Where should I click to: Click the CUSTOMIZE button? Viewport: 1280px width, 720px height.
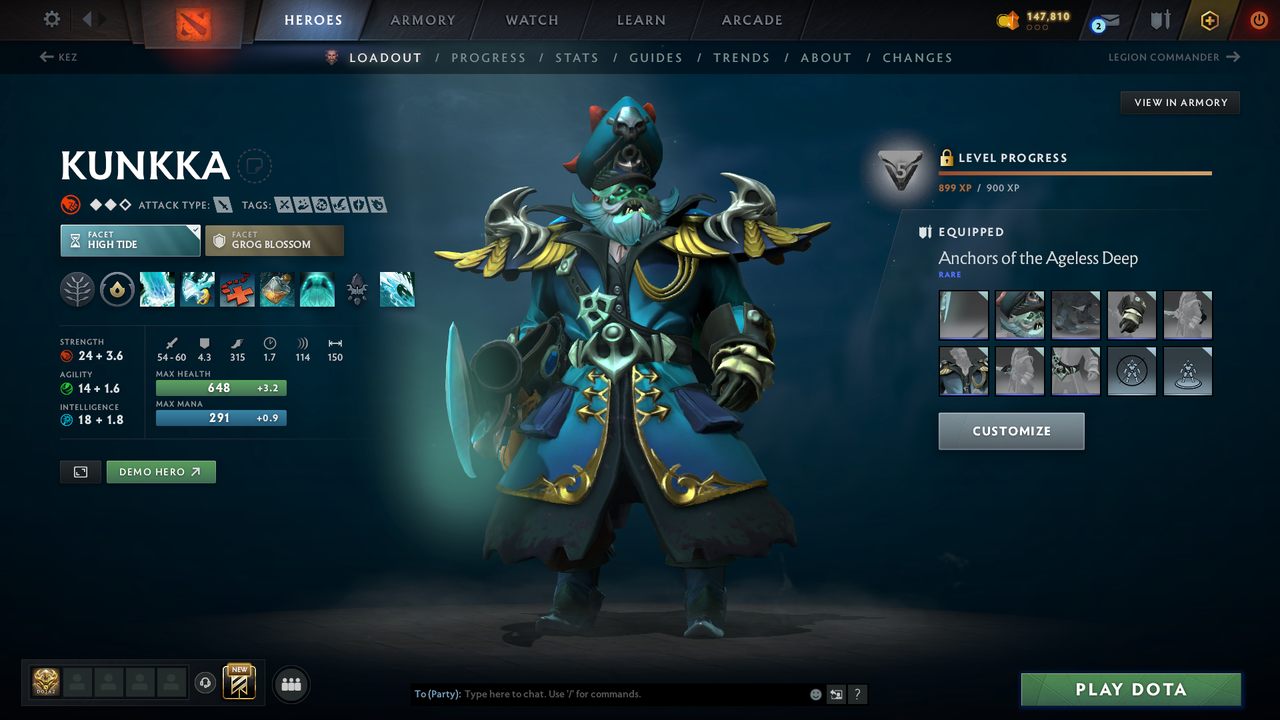point(1011,431)
